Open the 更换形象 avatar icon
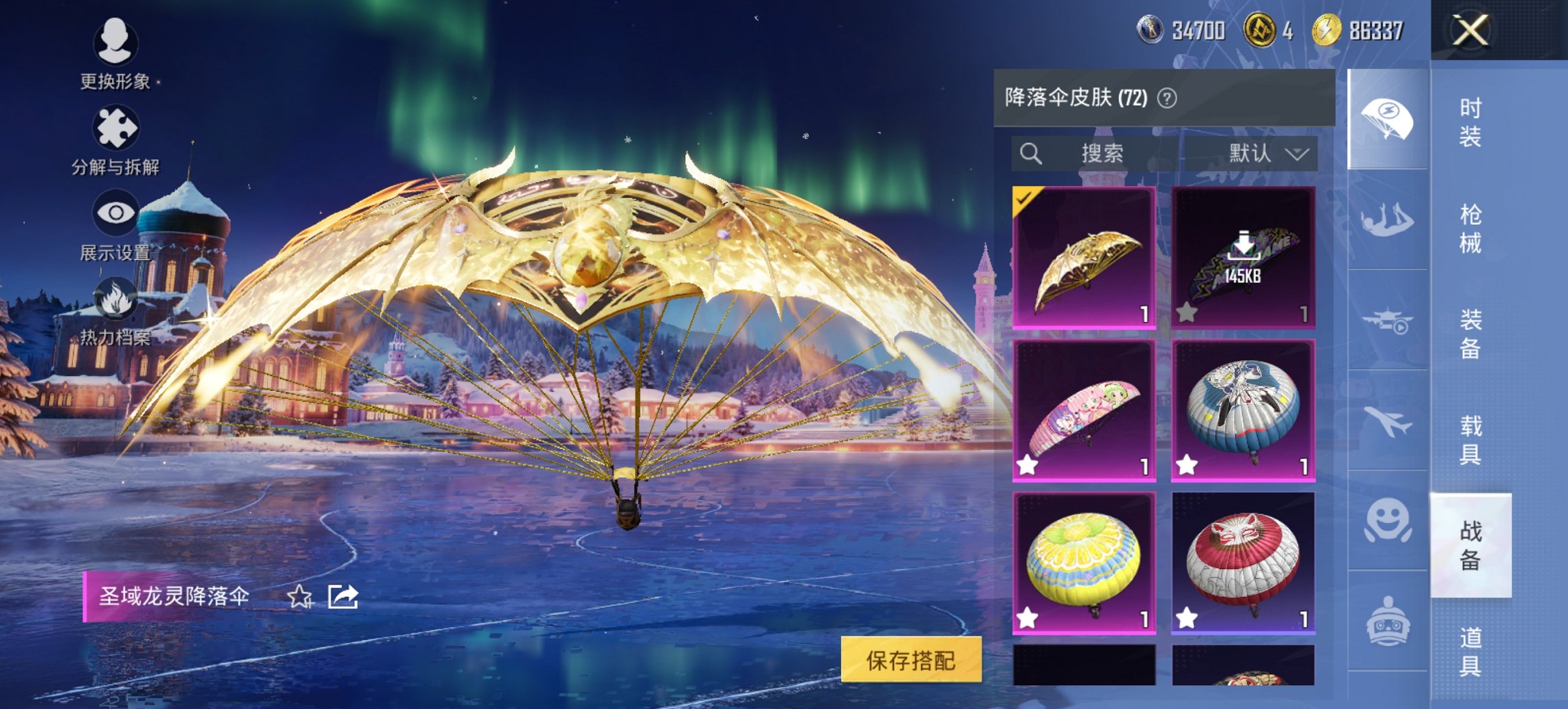This screenshot has height=709, width=1568. [116, 42]
